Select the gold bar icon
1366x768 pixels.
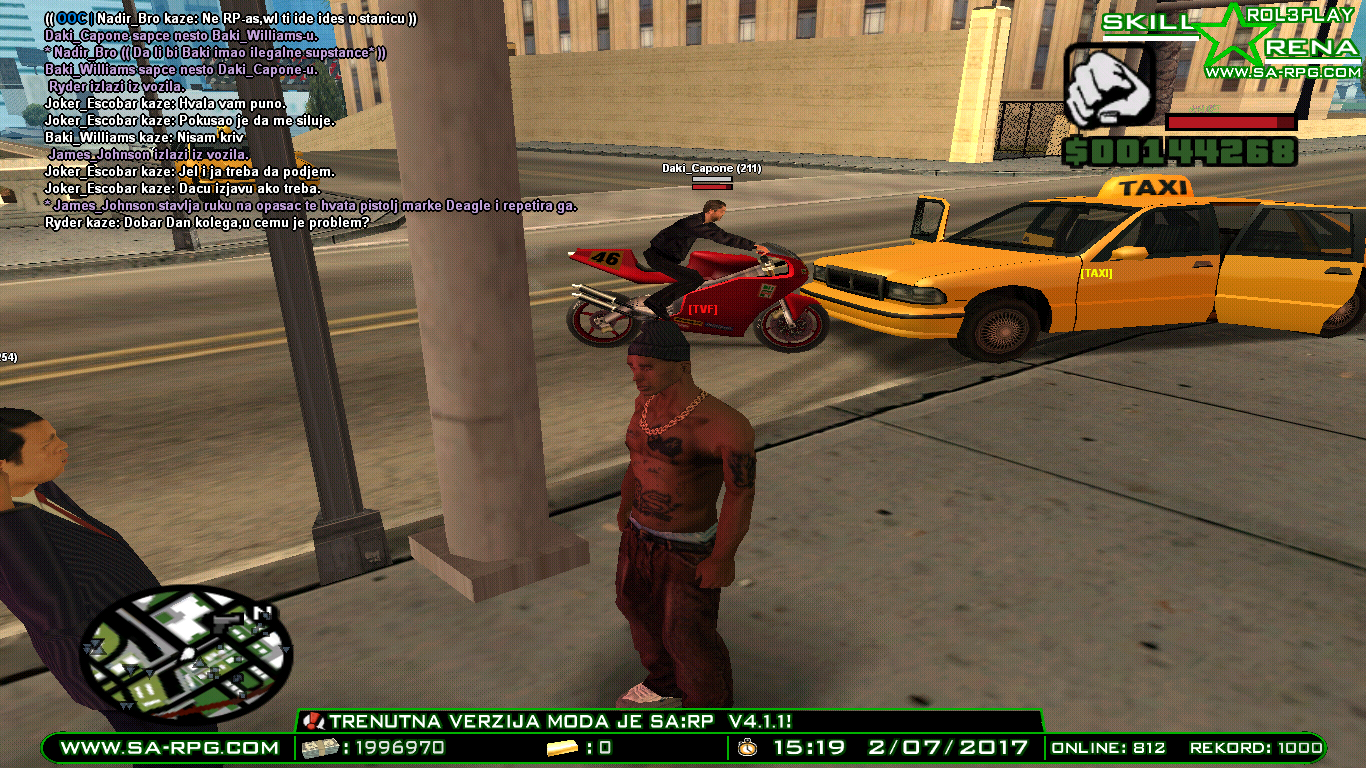click(563, 747)
